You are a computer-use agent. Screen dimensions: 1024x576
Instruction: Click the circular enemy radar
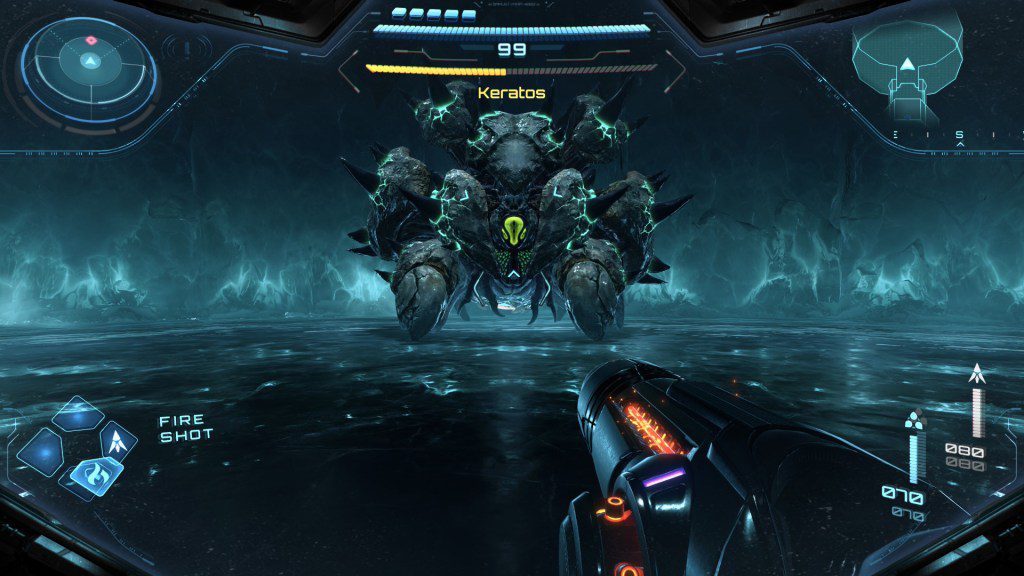[91, 63]
